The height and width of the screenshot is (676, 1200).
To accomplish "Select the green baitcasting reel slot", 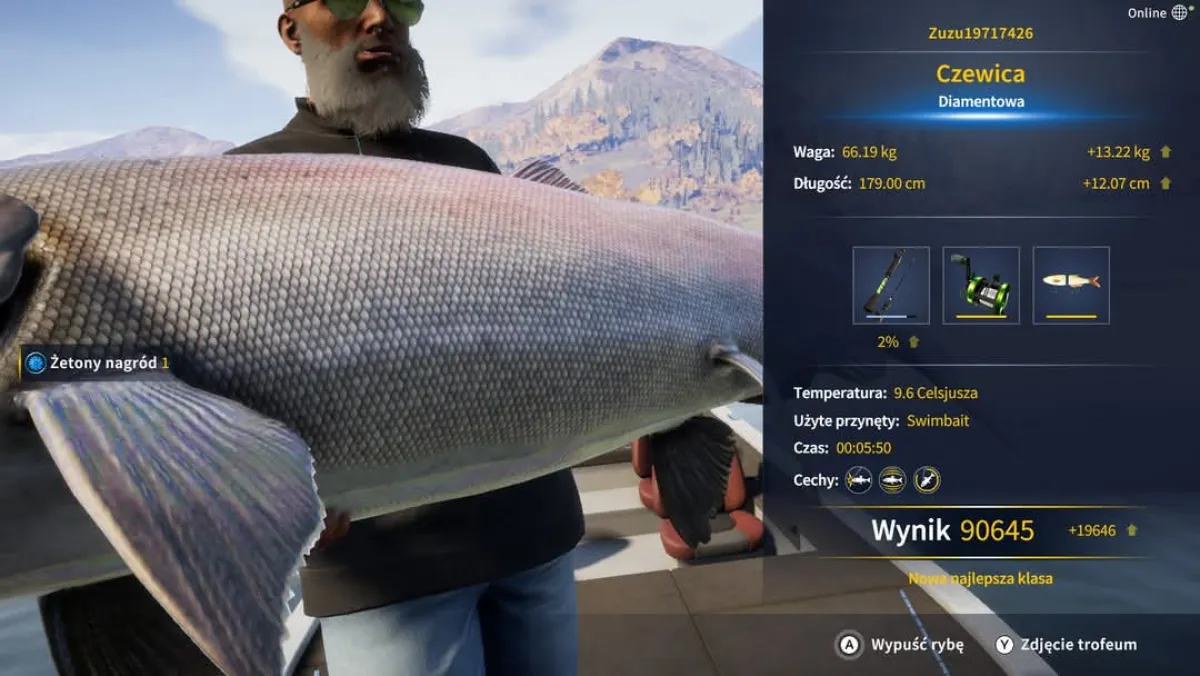I will 981,285.
